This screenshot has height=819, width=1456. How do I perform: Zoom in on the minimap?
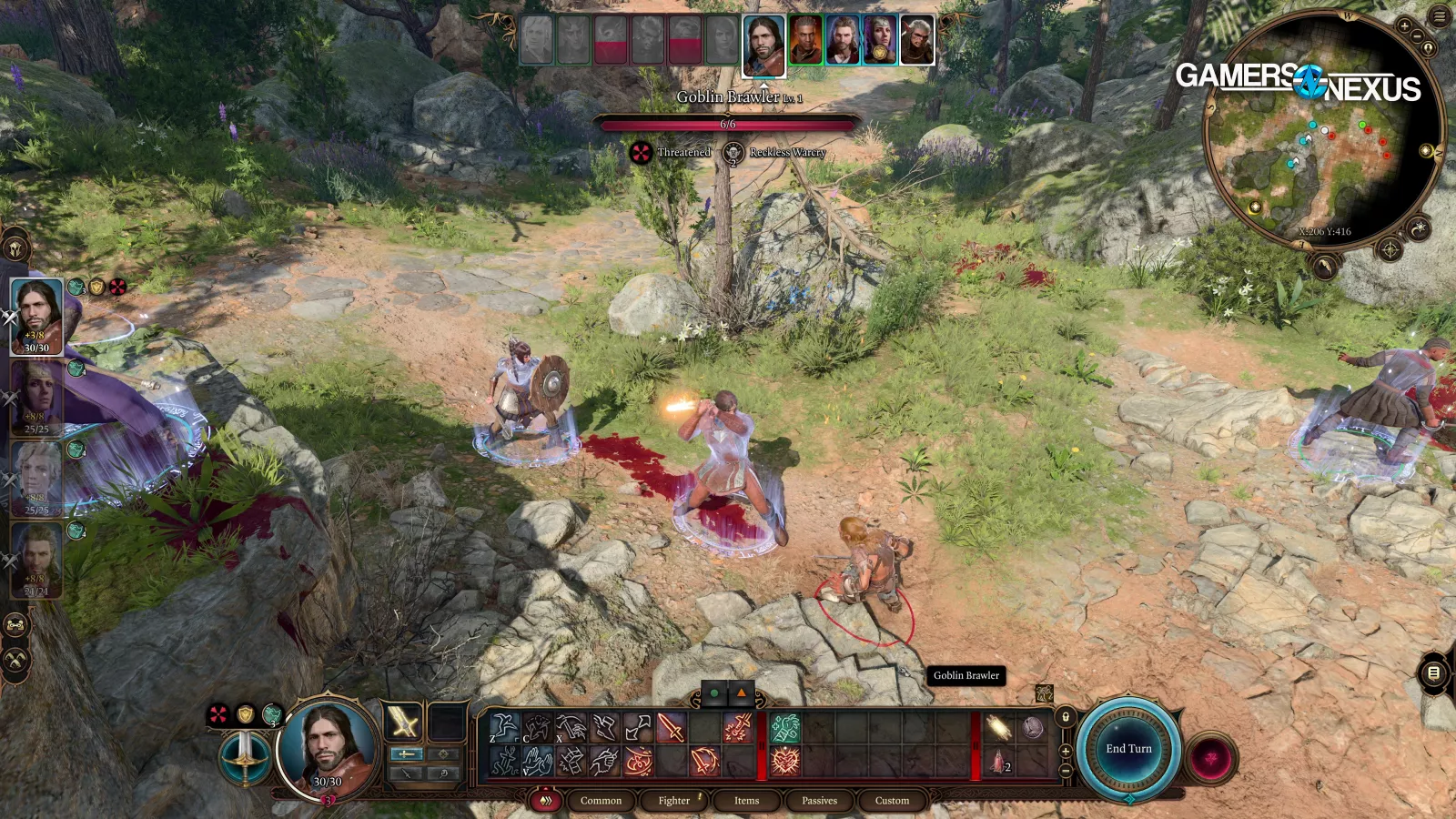click(x=1404, y=26)
